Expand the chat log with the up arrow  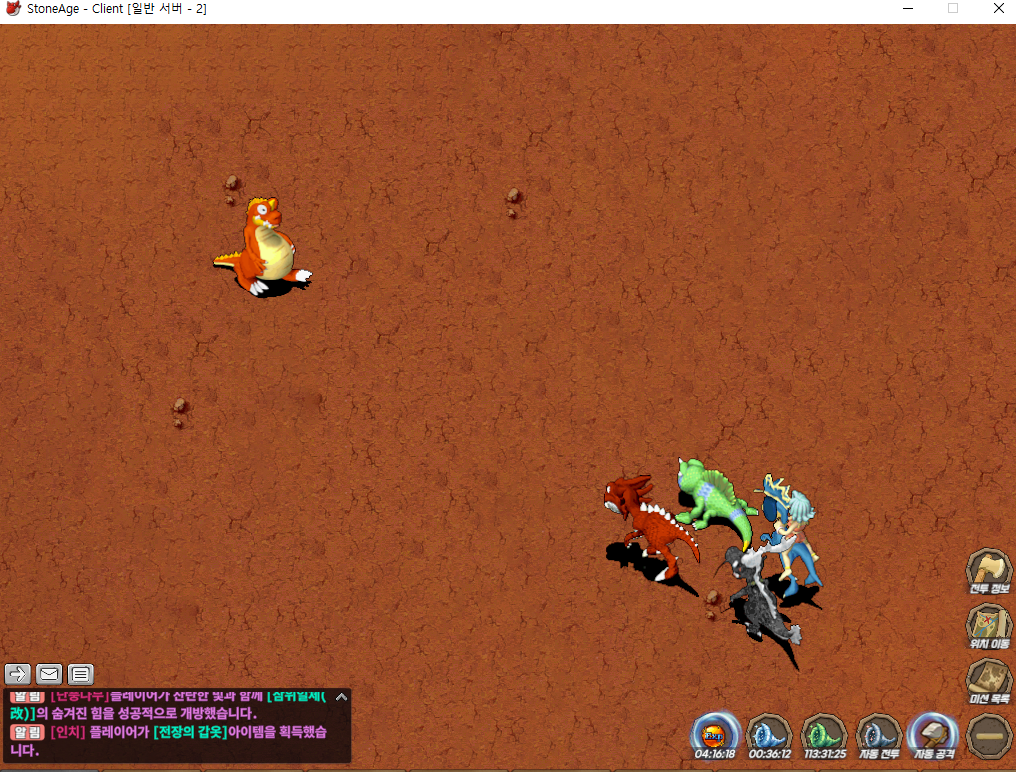tap(341, 697)
